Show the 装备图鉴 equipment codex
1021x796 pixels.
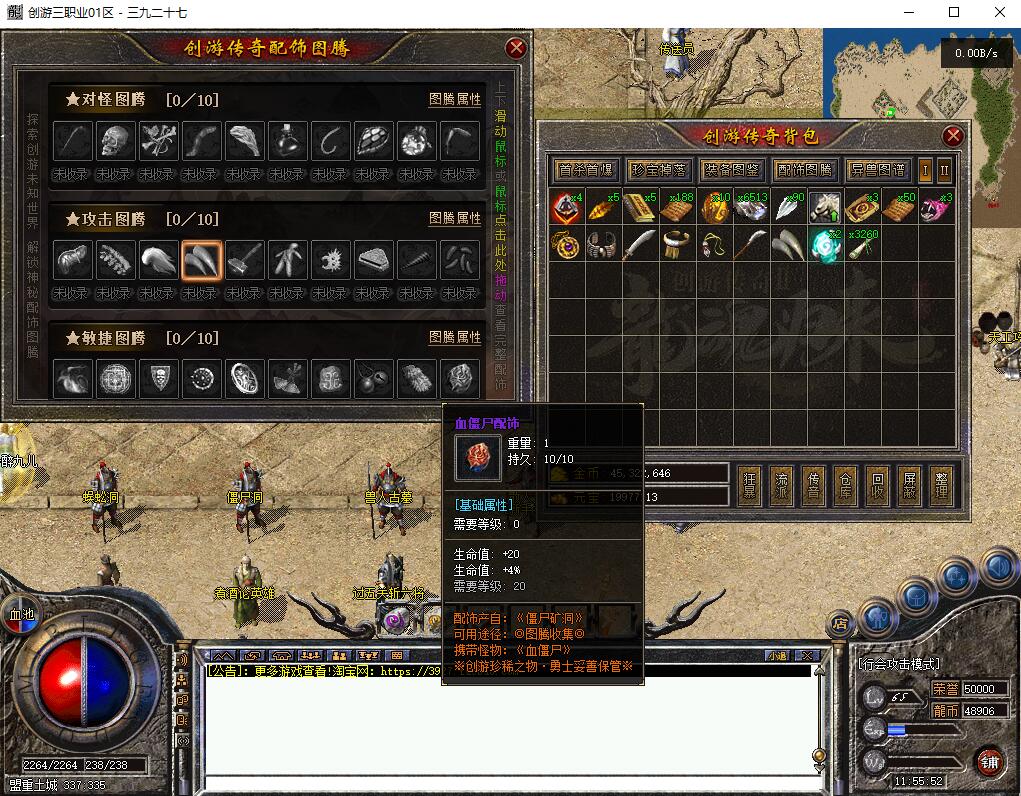pyautogui.click(x=730, y=170)
